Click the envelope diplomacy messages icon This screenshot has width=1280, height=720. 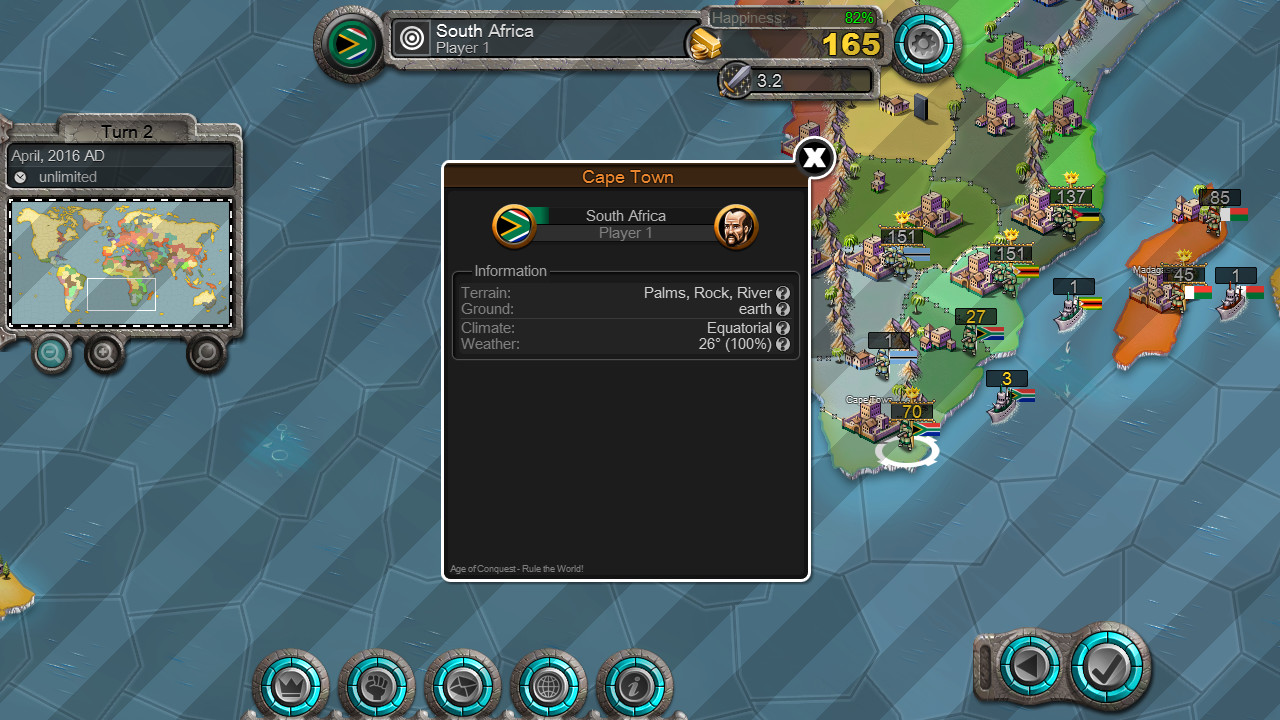point(462,686)
